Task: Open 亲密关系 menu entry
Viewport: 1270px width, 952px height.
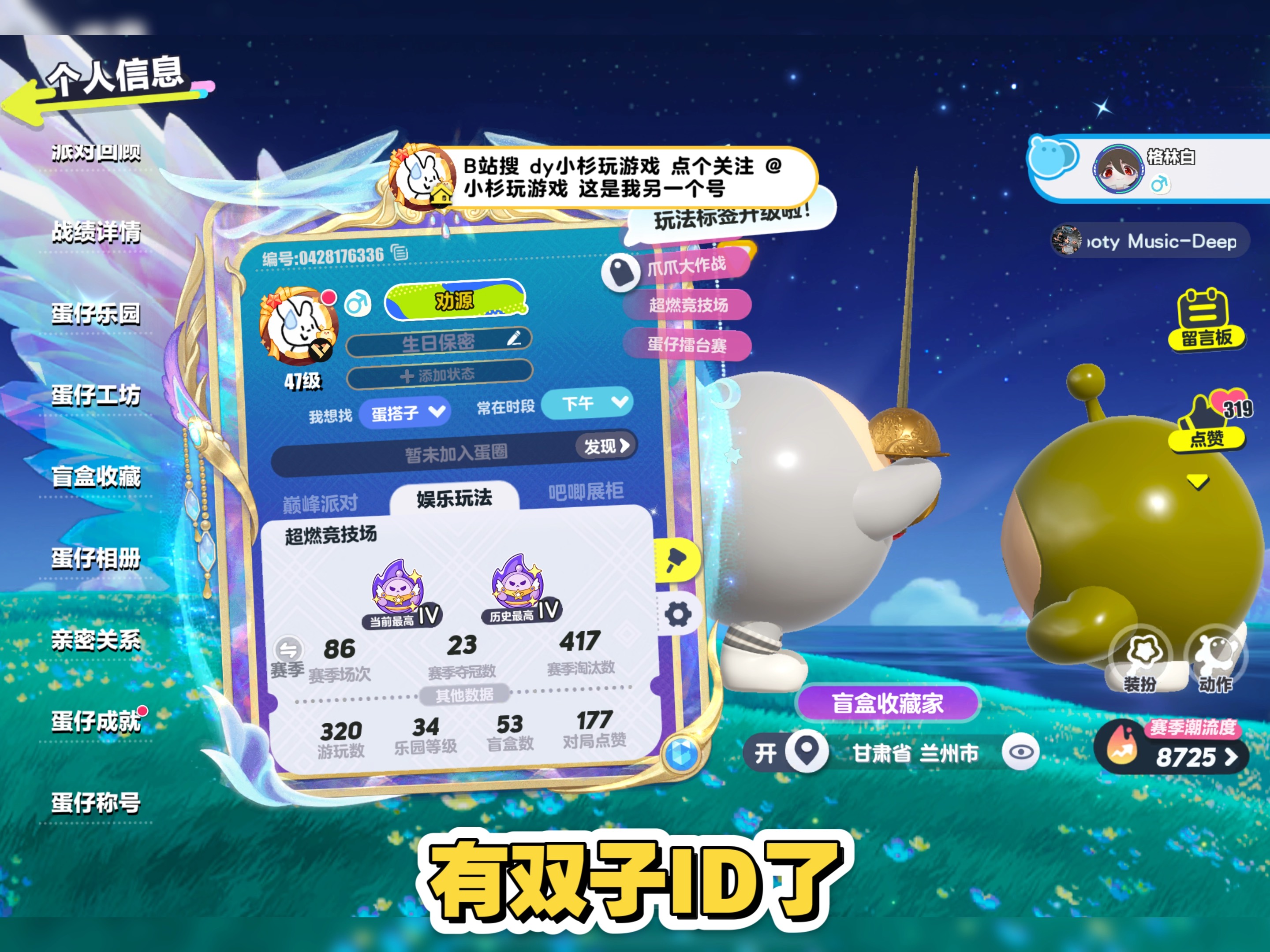Action: pos(96,640)
